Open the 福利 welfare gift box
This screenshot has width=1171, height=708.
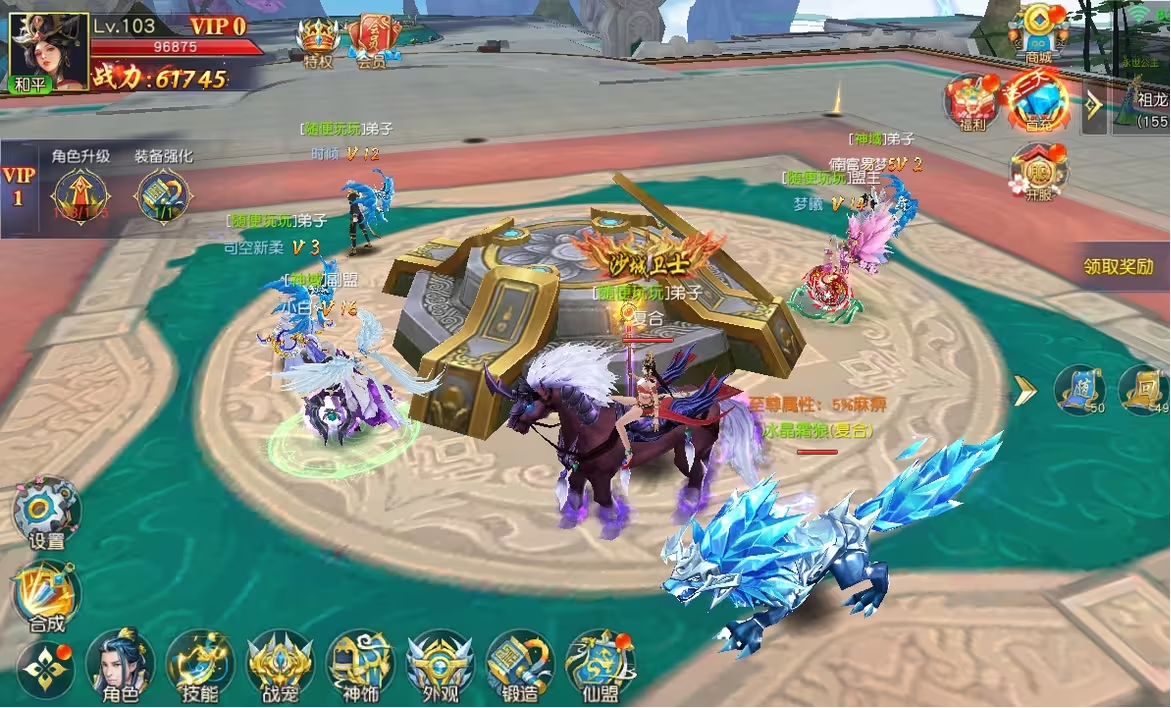tap(972, 101)
